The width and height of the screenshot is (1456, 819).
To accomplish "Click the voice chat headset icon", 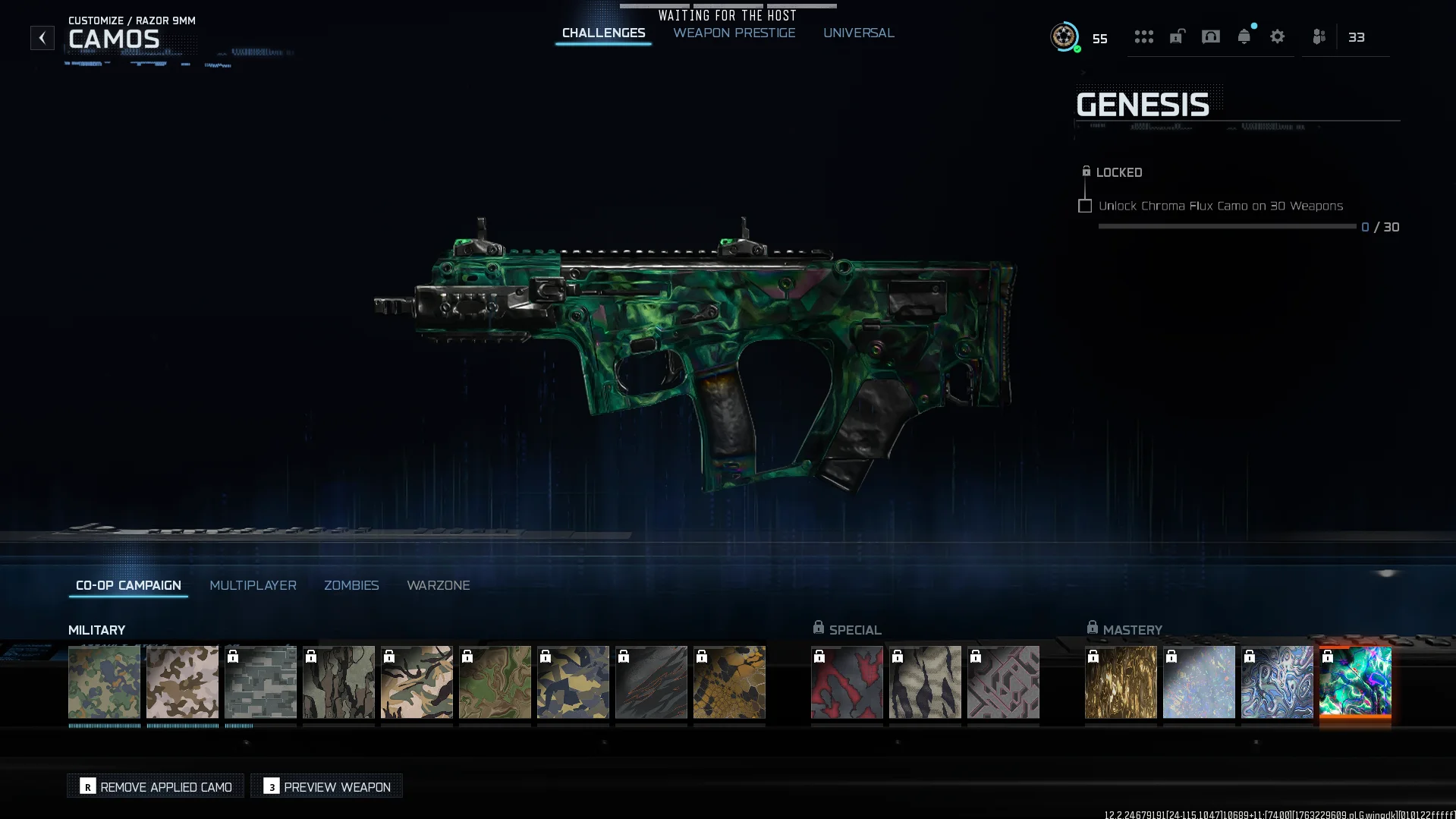I will click(1210, 36).
